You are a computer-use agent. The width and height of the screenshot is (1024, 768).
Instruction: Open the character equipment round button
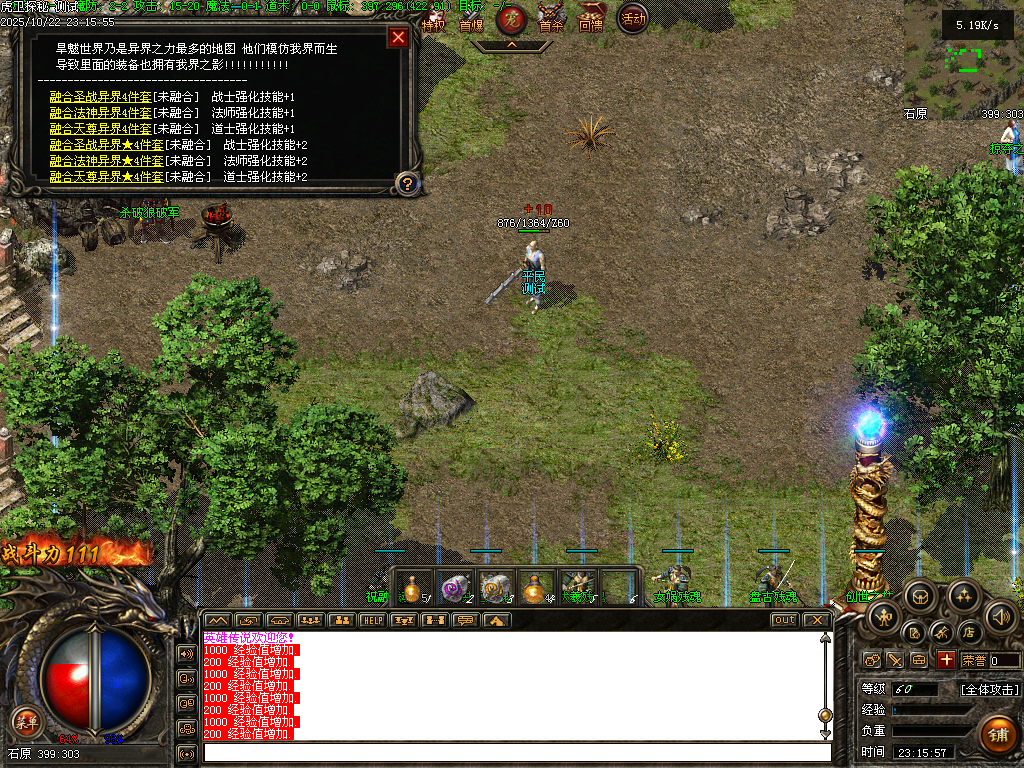click(x=883, y=616)
